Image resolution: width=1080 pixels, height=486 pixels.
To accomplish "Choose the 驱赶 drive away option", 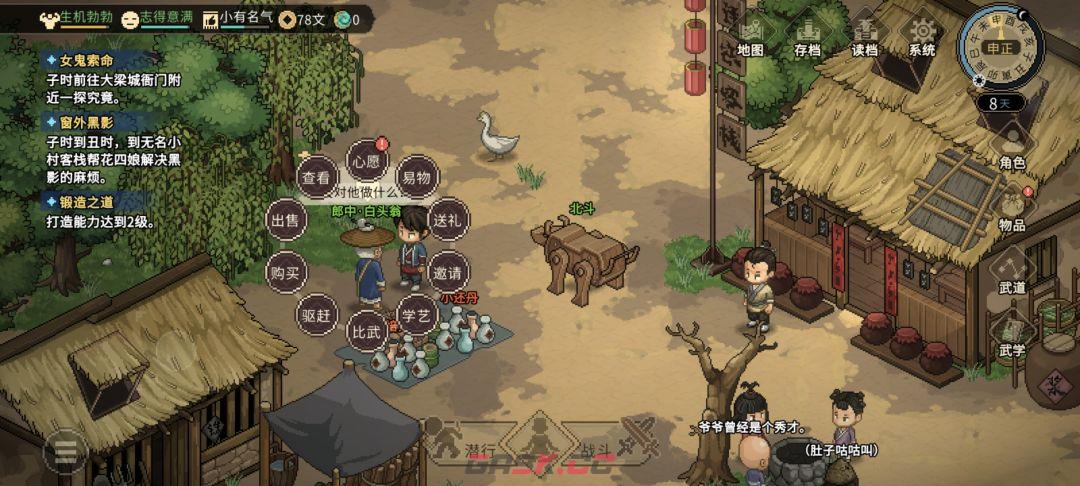I will tap(316, 314).
